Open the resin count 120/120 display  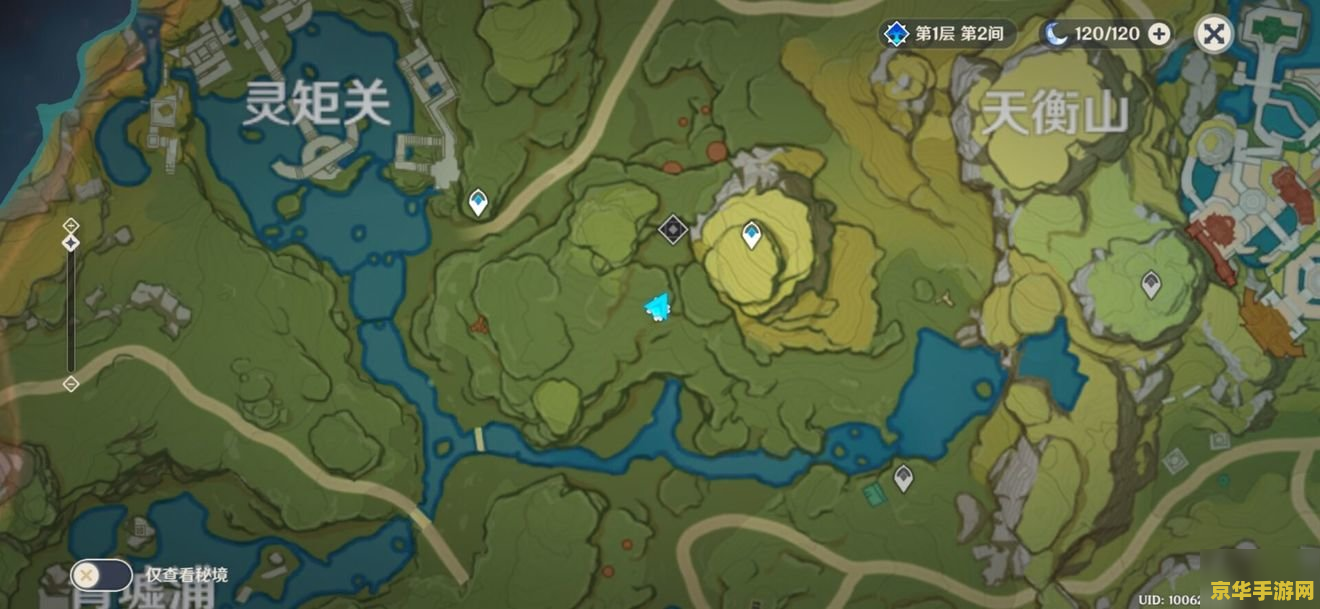point(1095,34)
